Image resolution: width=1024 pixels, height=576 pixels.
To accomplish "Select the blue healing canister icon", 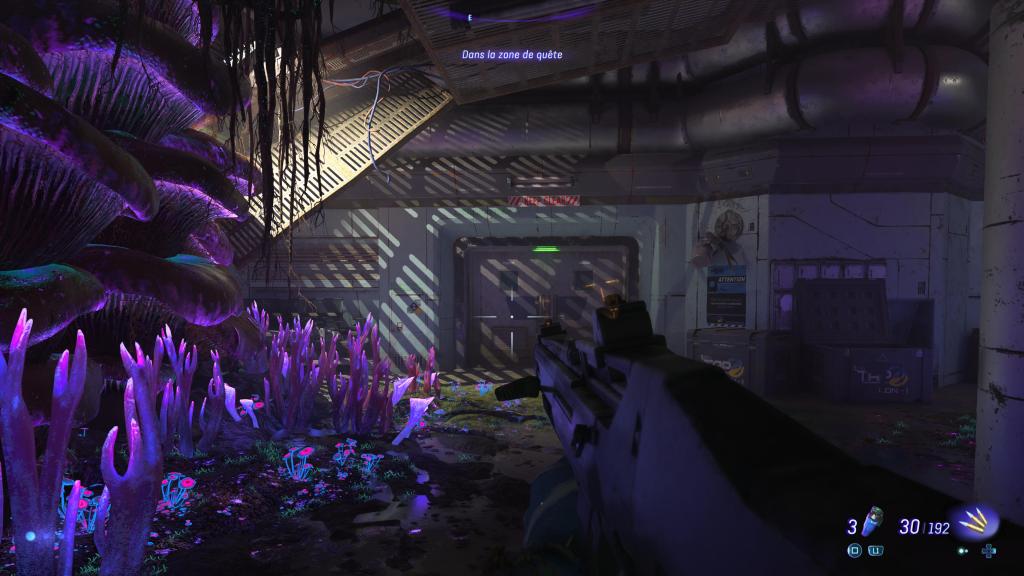I will (872, 523).
